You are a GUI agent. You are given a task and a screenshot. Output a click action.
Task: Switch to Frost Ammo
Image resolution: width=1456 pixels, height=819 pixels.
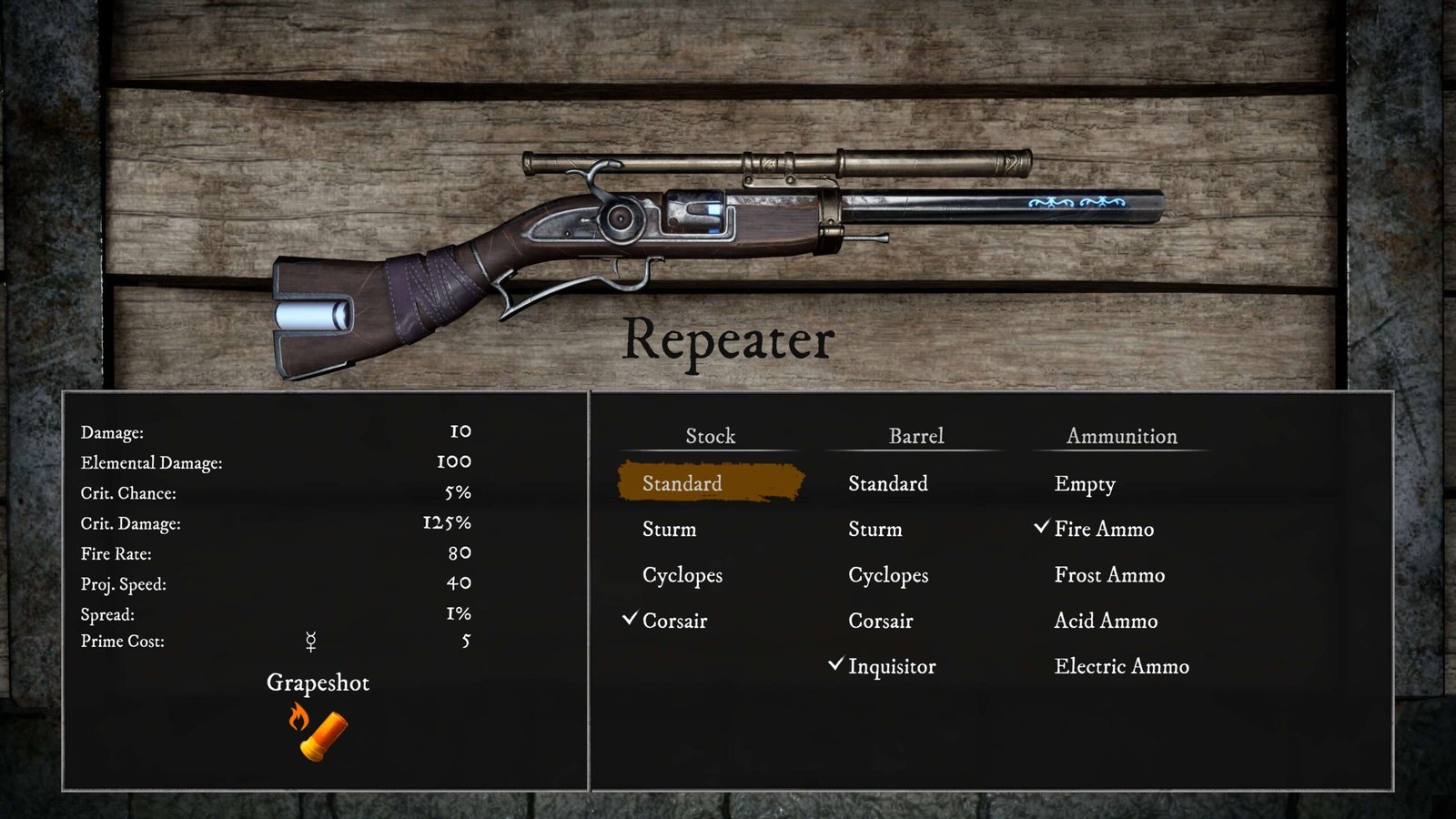[x=1109, y=575]
